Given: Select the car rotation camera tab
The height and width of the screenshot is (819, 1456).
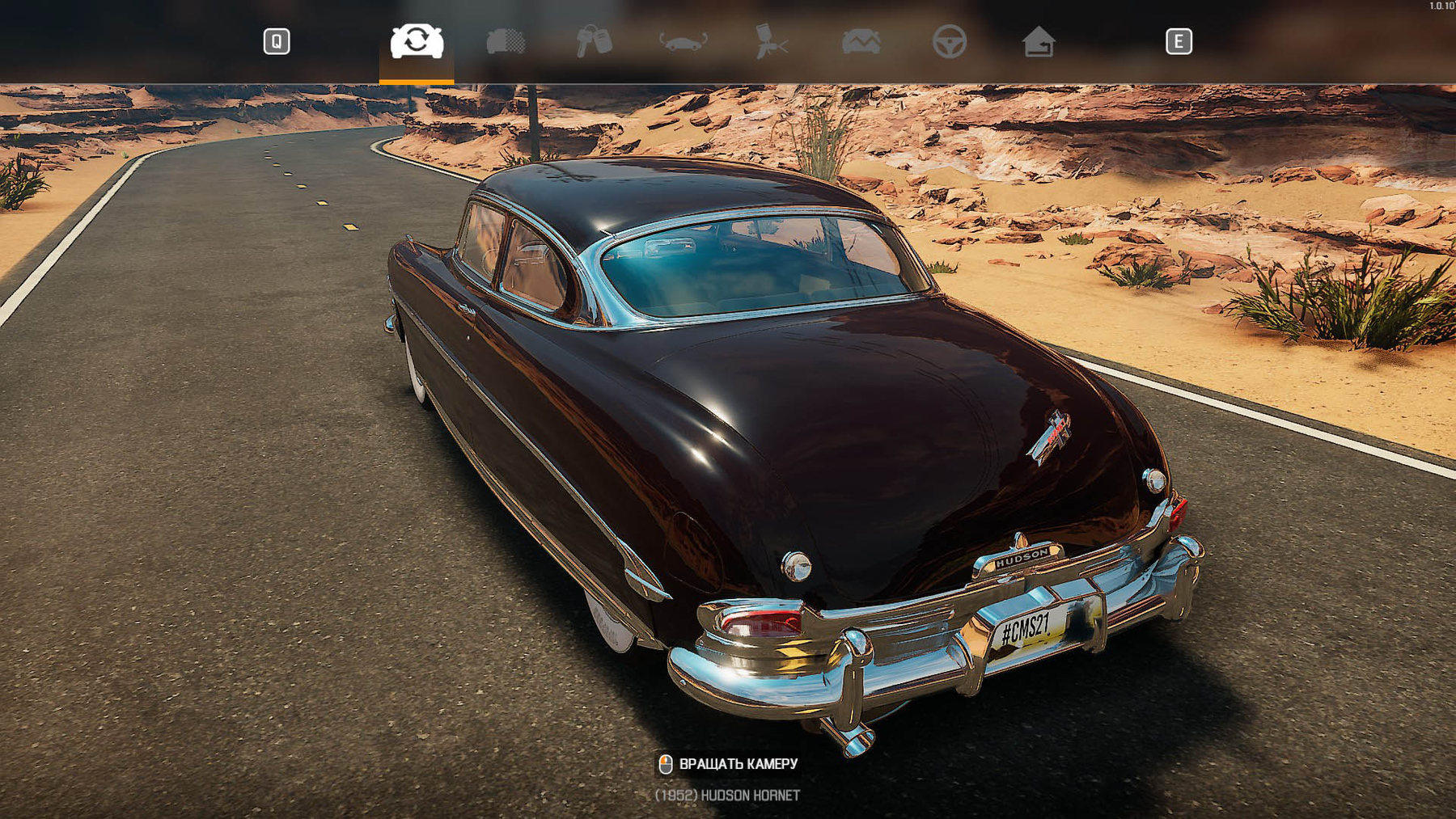Looking at the screenshot, I should 417,41.
